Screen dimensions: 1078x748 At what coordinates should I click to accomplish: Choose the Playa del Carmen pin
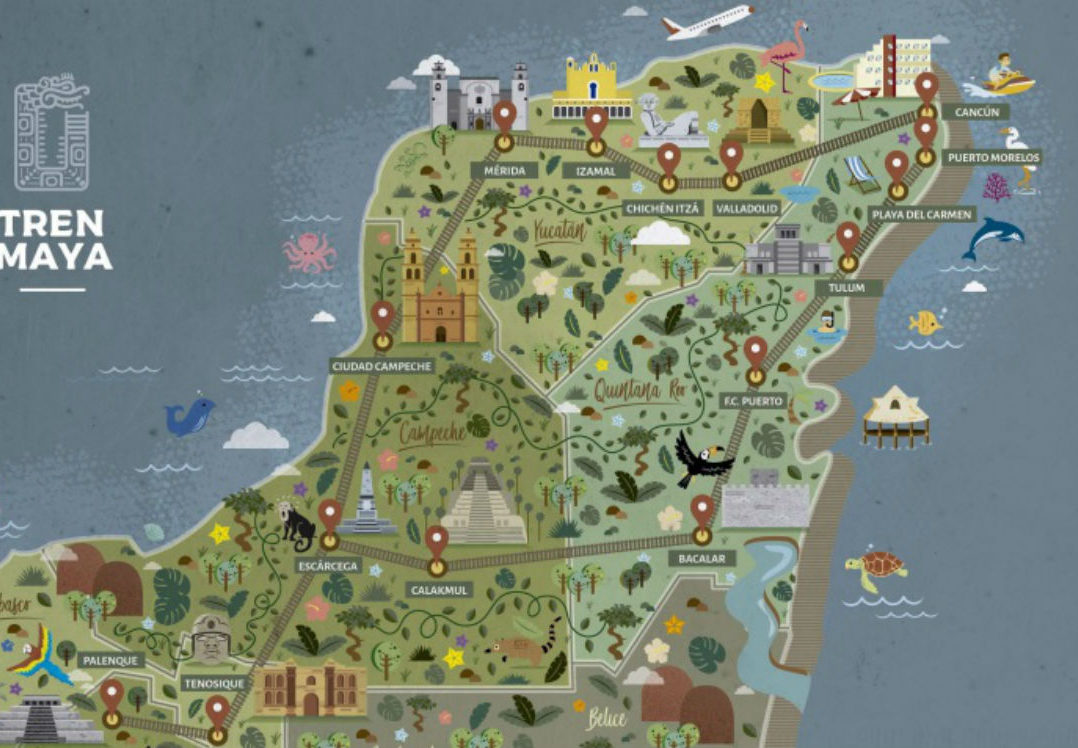(x=897, y=167)
